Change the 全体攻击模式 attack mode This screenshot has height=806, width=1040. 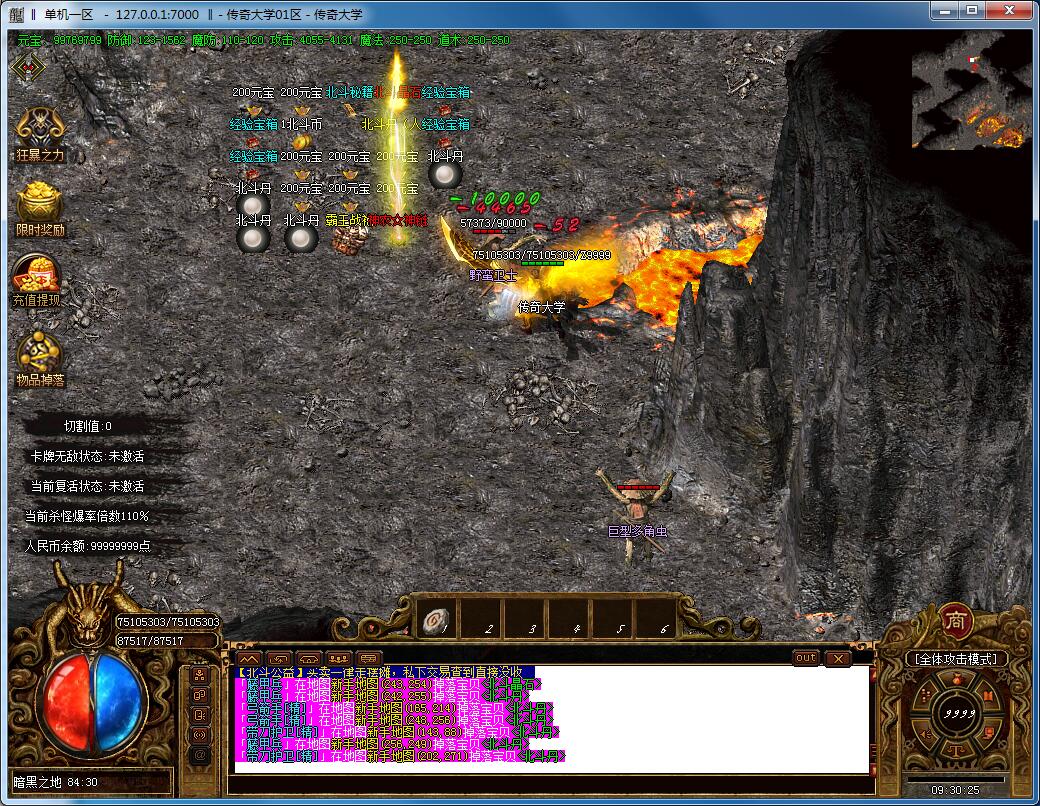click(x=956, y=659)
